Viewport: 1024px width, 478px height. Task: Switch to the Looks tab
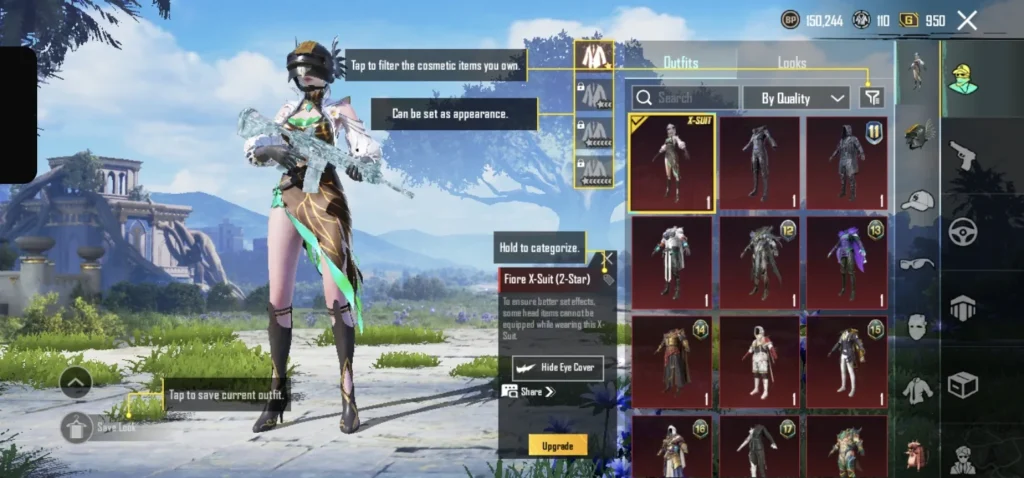click(x=792, y=63)
